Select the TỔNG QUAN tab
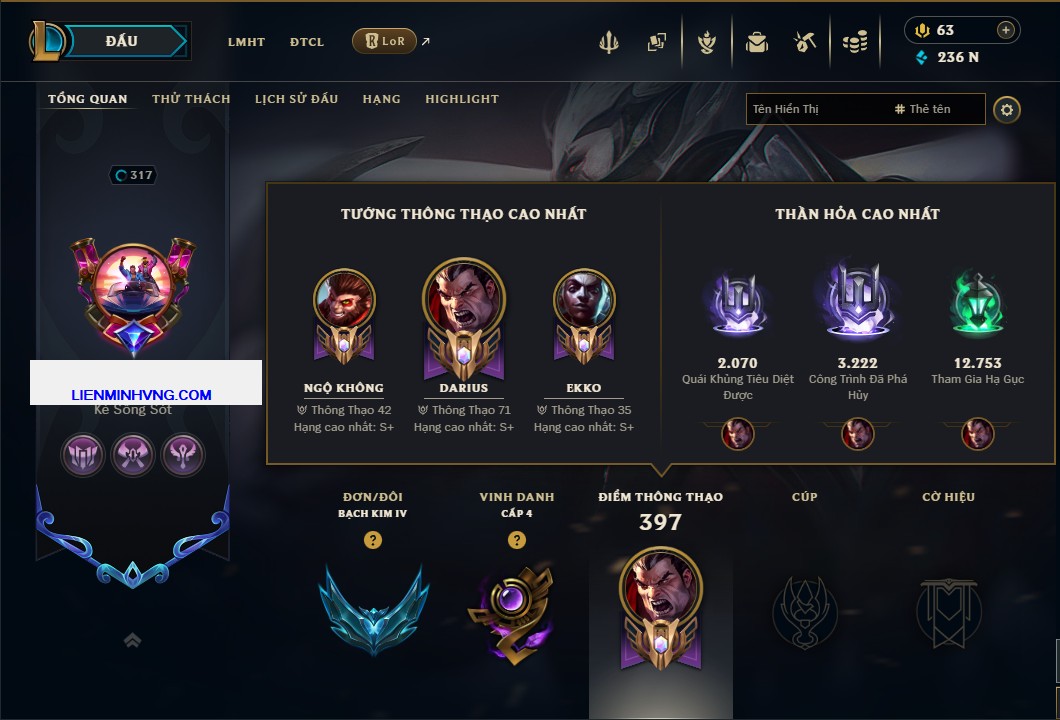Viewport: 1060px width, 720px height. click(88, 99)
